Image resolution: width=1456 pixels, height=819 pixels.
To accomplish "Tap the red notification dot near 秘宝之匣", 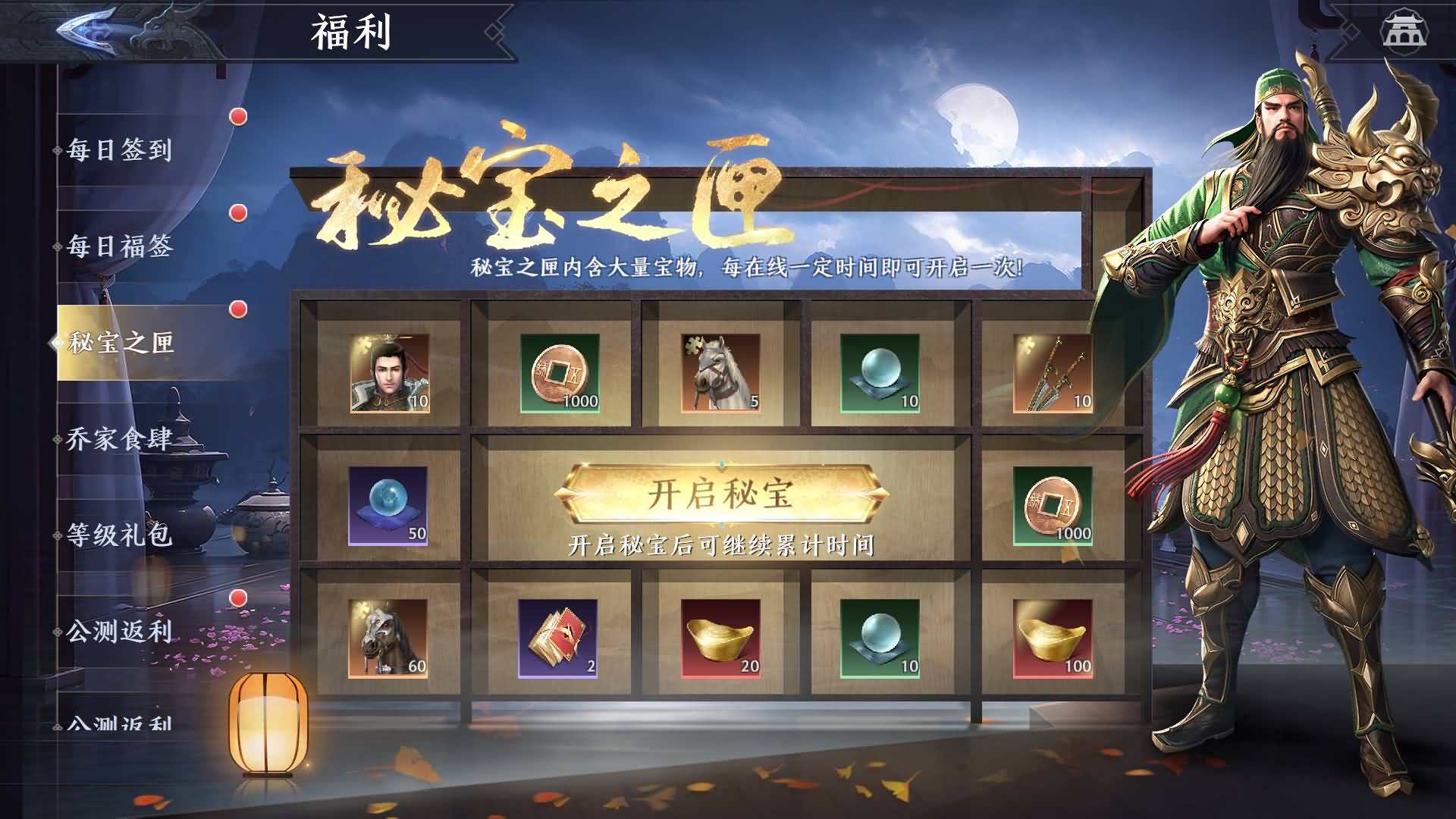I will (237, 310).
